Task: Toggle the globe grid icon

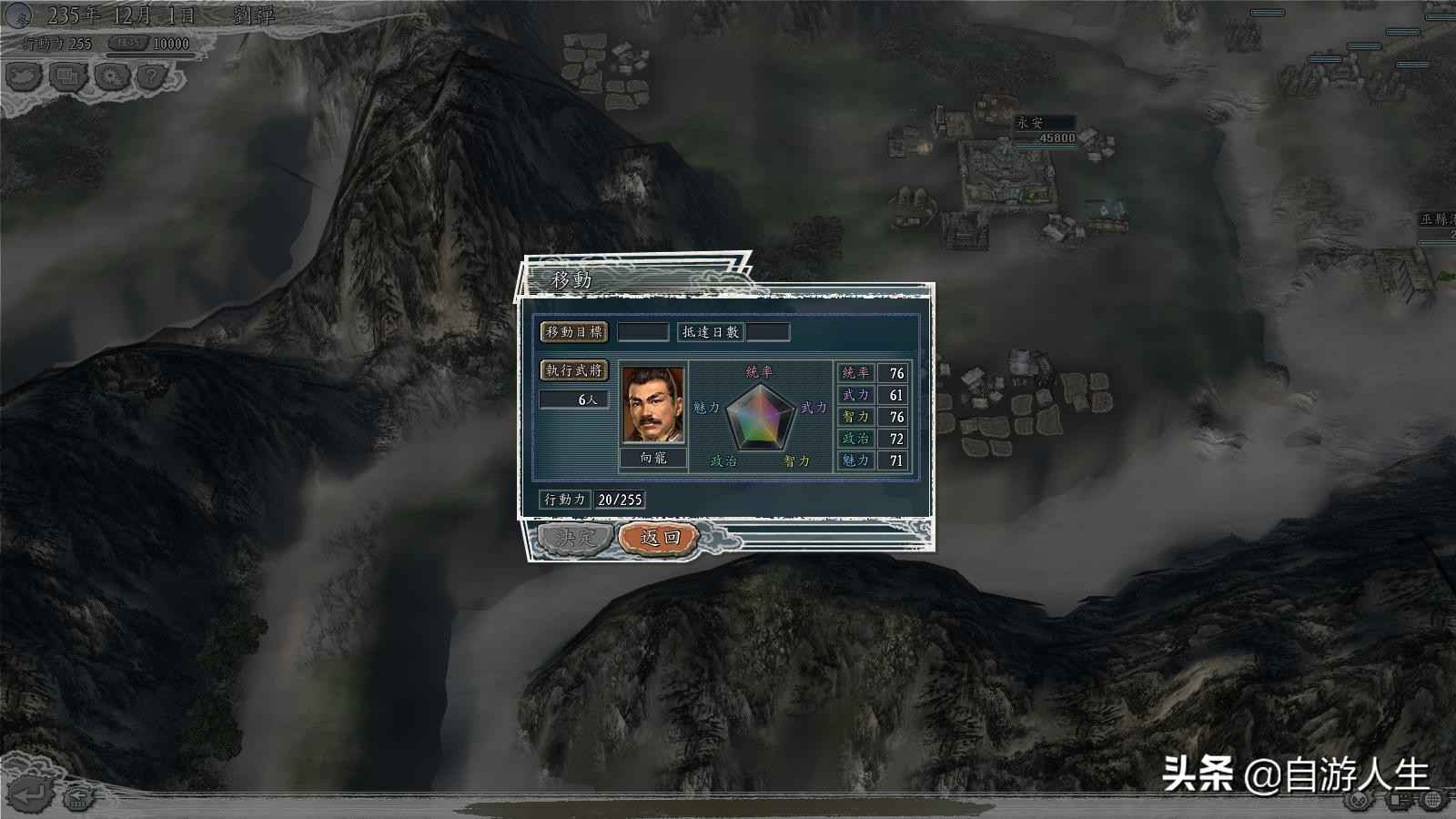Action: (1433, 800)
